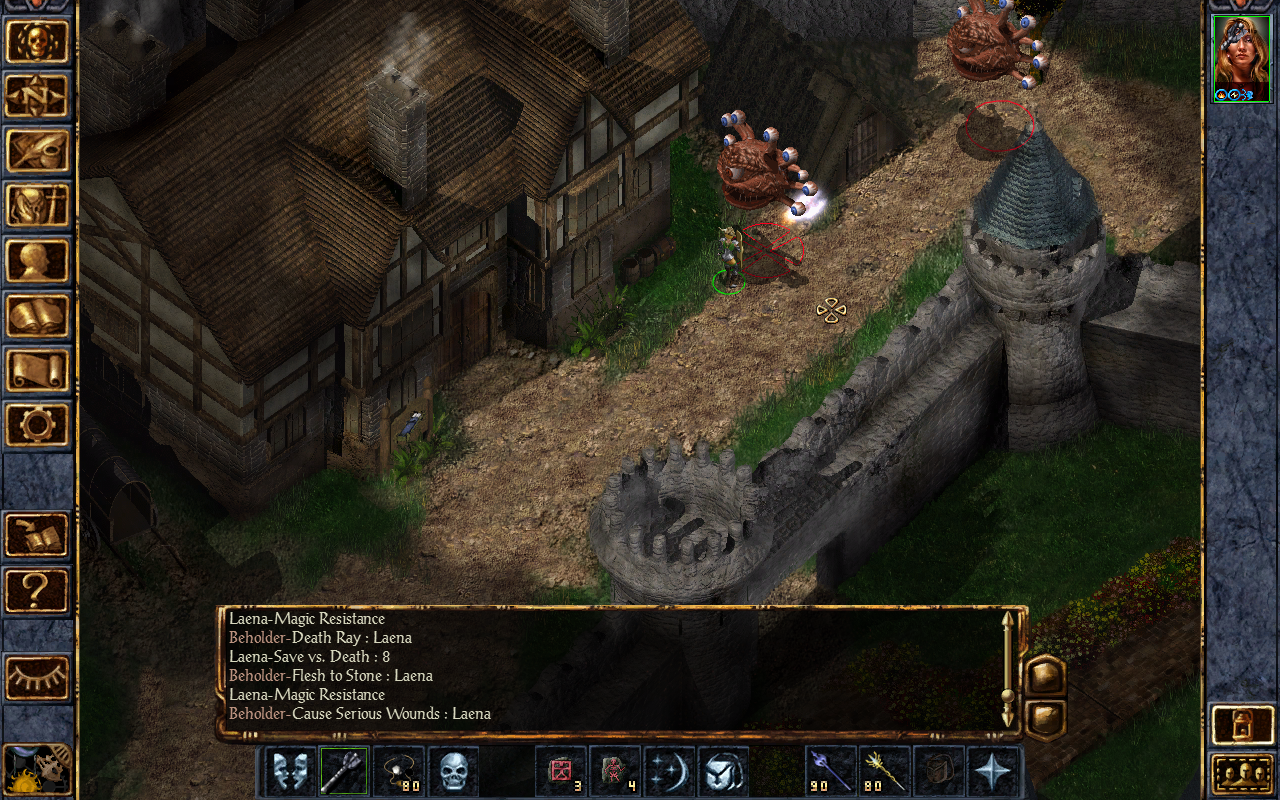Click the combat log scrollbar

(x=1008, y=667)
